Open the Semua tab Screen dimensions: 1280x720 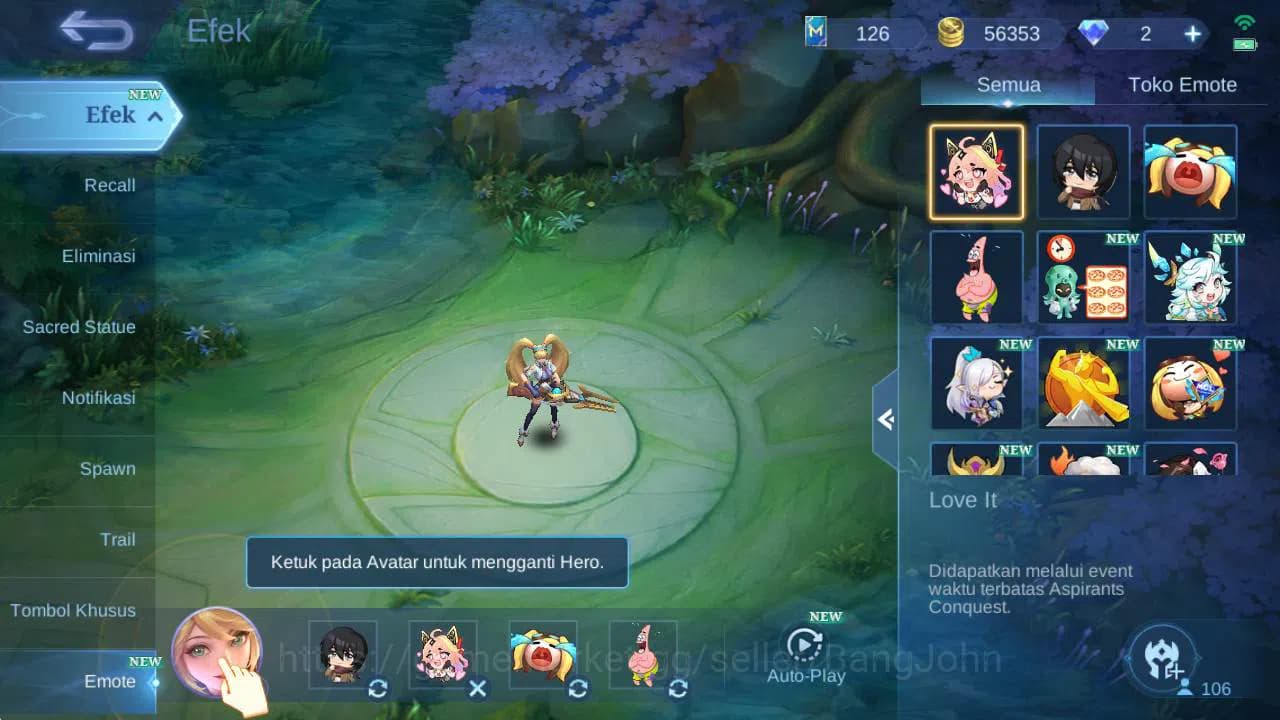1007,85
